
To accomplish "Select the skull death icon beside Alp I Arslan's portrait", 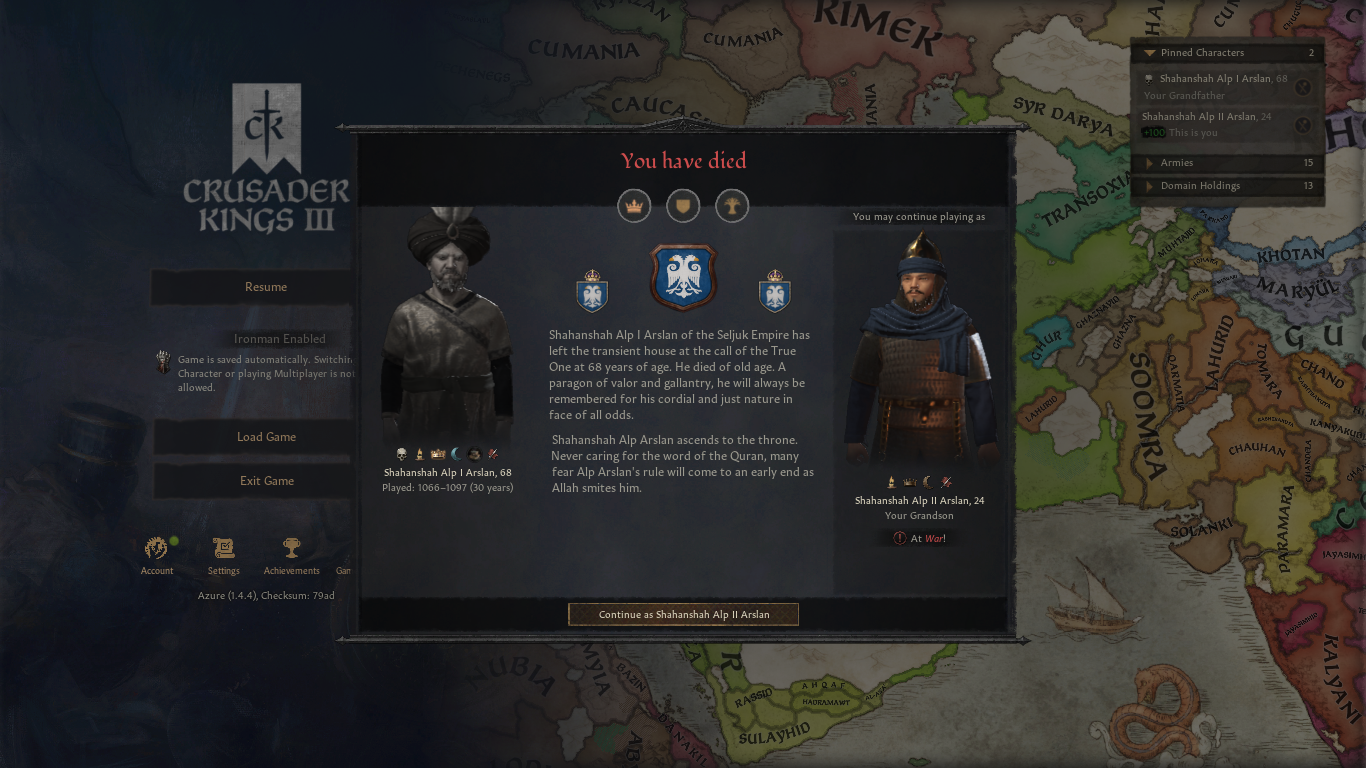I will tap(400, 453).
